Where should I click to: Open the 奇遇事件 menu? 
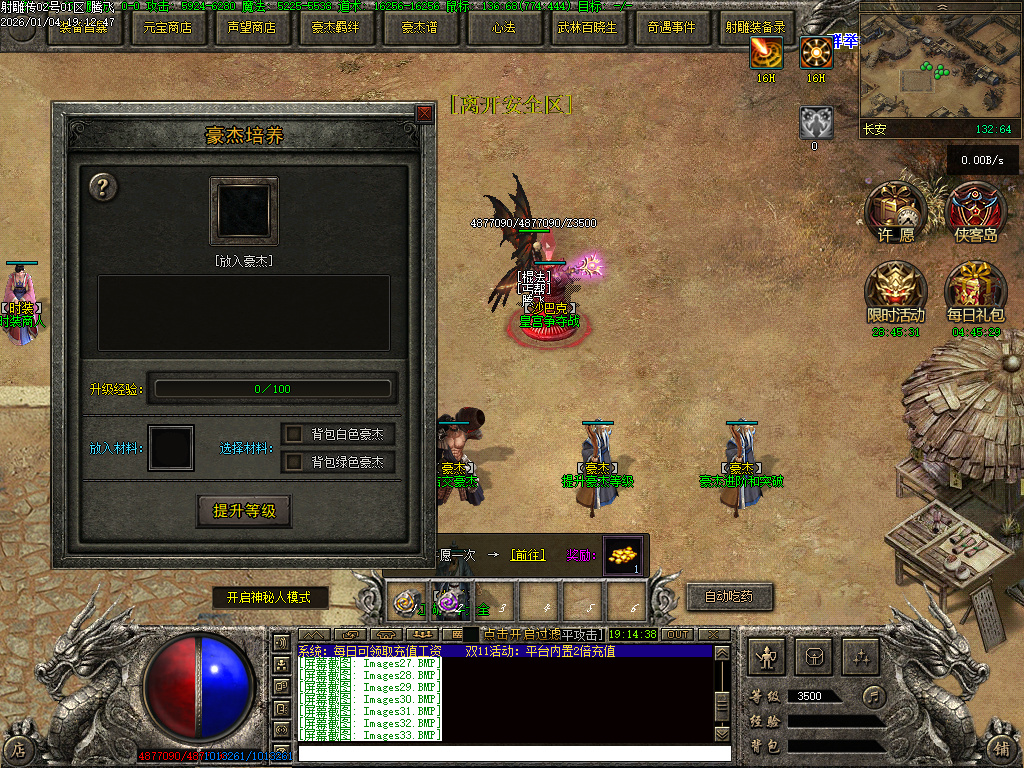pyautogui.click(x=671, y=28)
